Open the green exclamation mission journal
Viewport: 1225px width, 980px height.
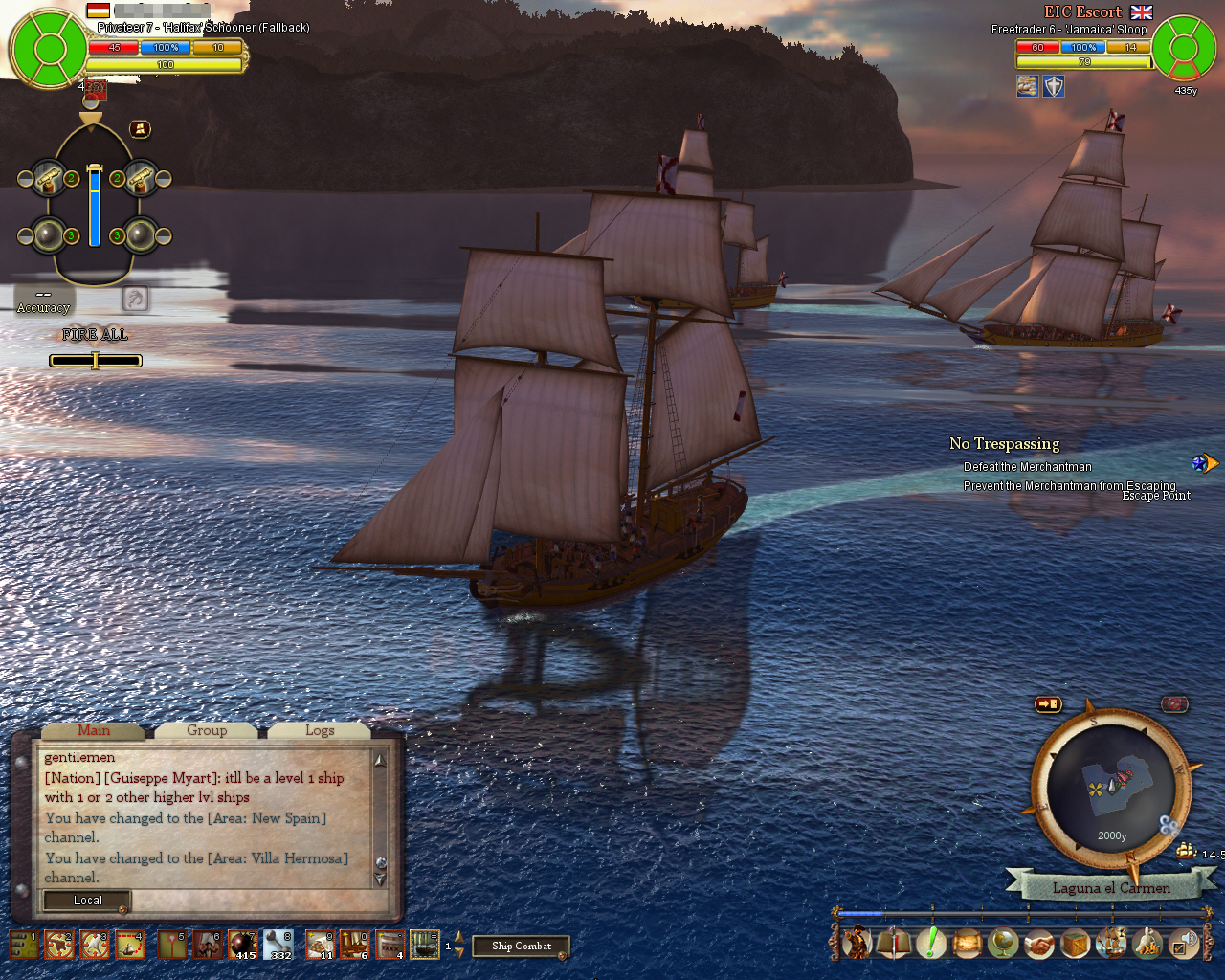click(x=929, y=944)
